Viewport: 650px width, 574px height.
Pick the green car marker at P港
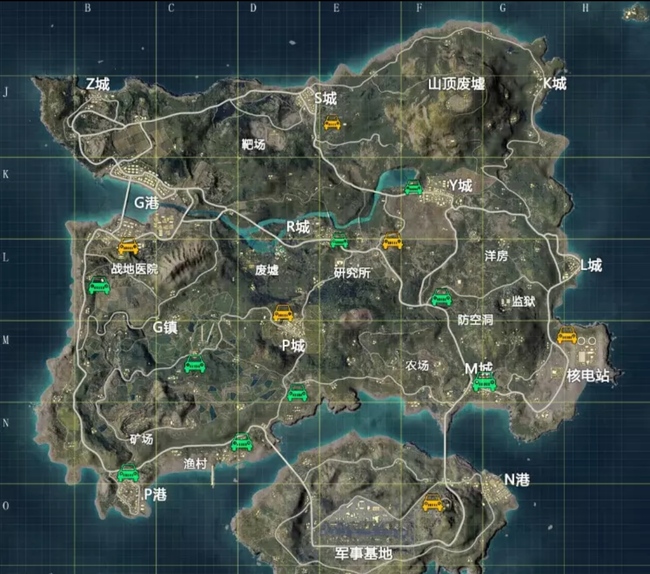click(128, 474)
